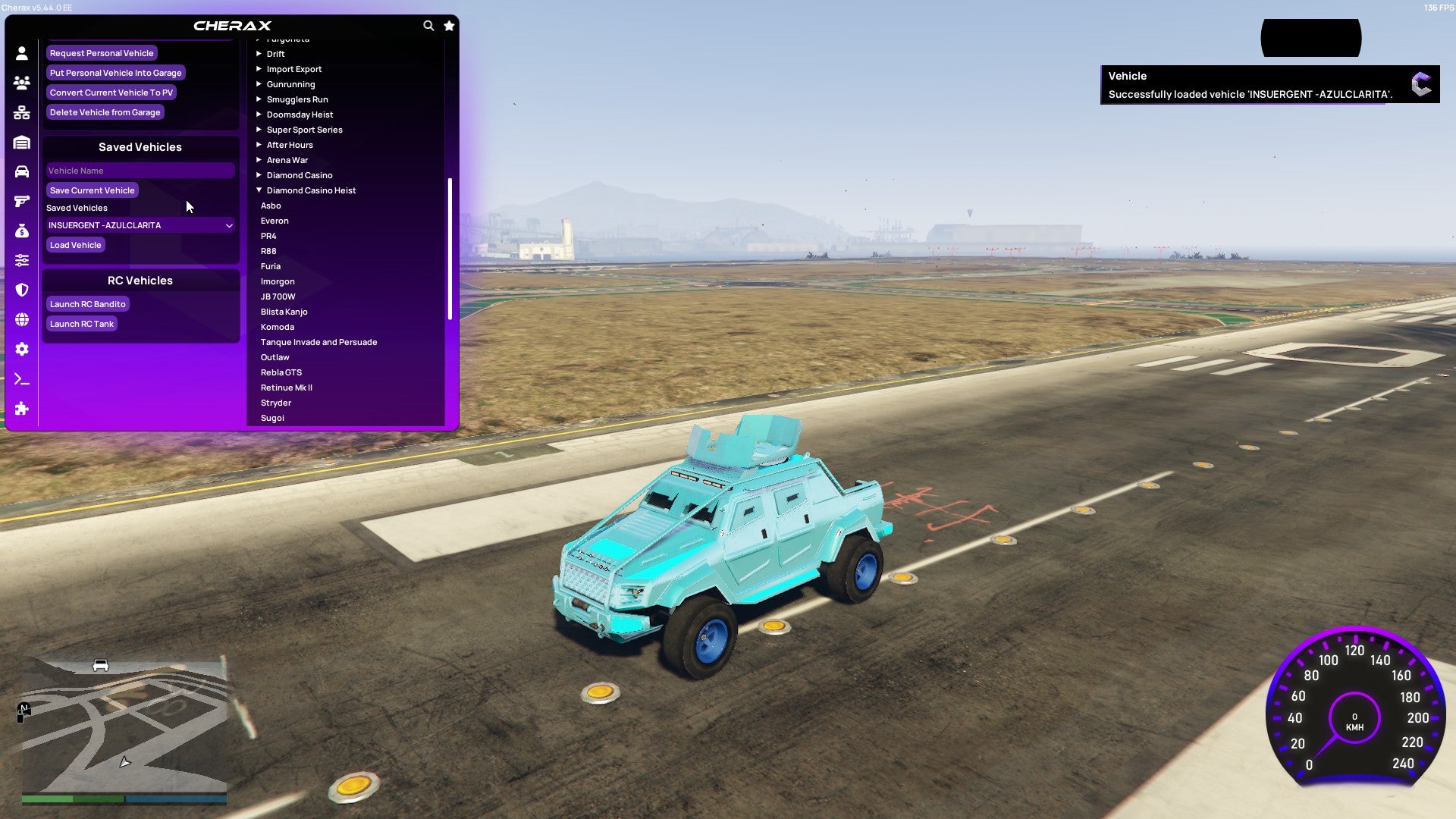Viewport: 1456px width, 819px height.
Task: Click the Protections shield icon
Action: coord(22,290)
